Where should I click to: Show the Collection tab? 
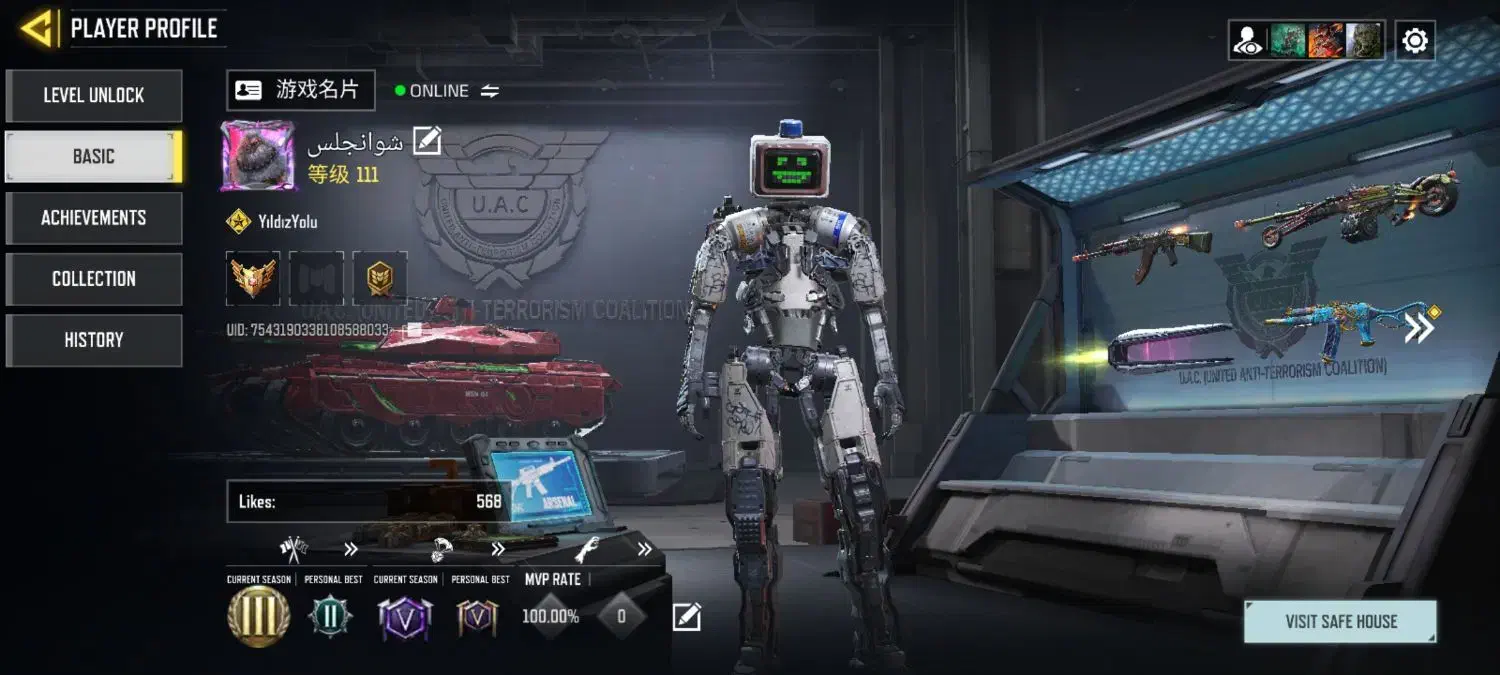(x=93, y=279)
